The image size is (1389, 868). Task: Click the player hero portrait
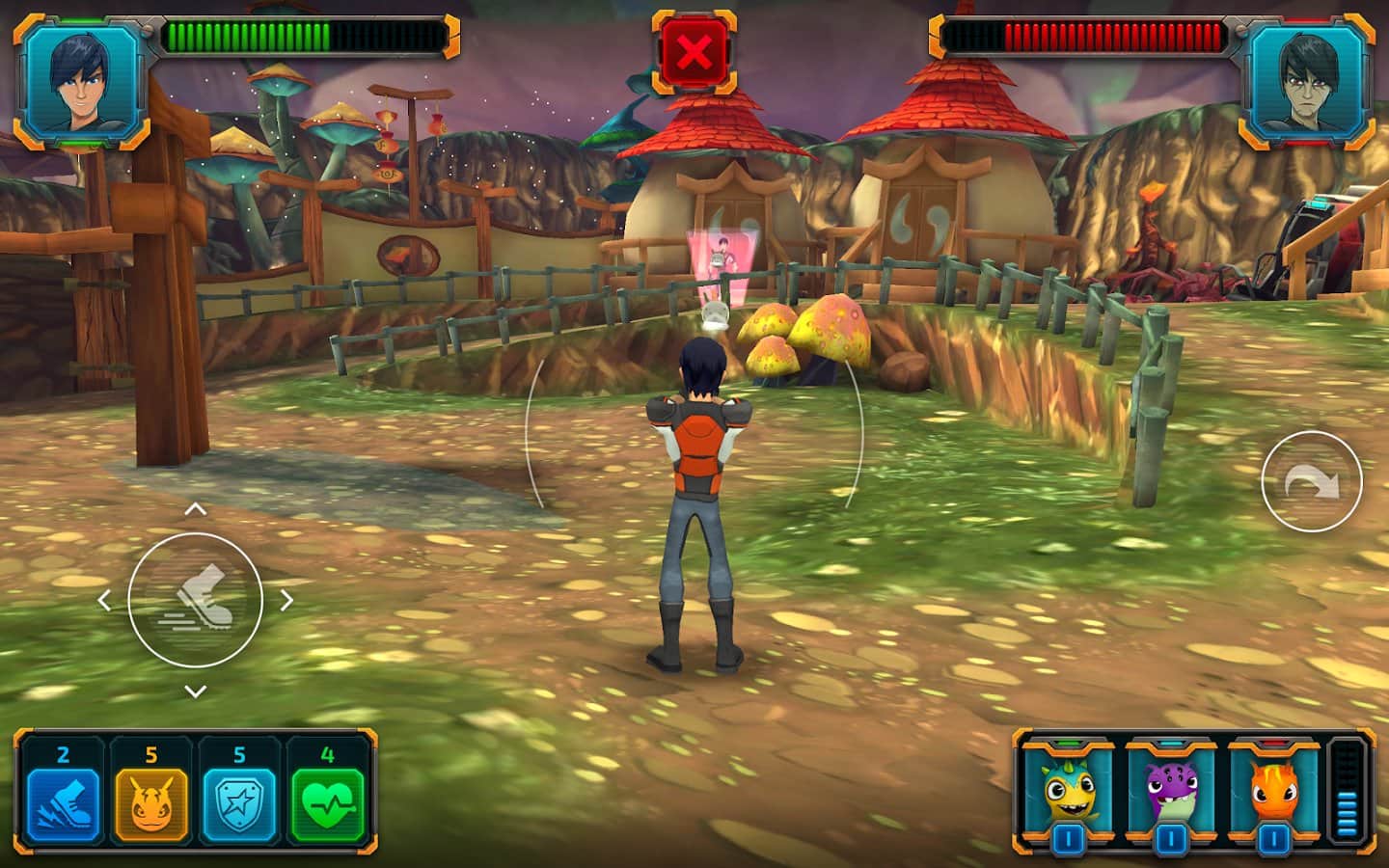click(81, 81)
